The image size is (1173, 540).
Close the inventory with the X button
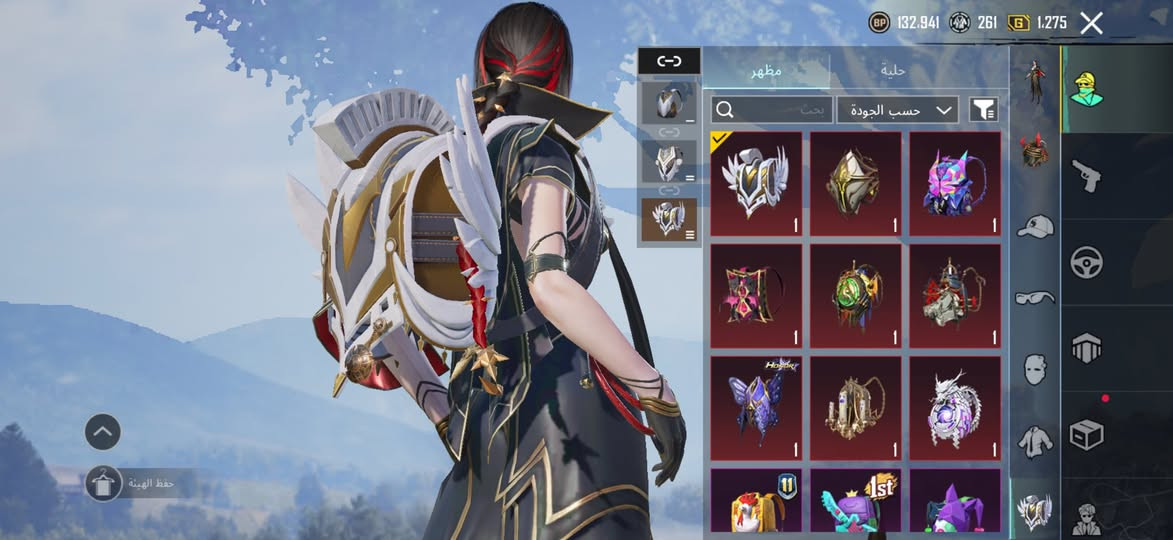point(1091,23)
